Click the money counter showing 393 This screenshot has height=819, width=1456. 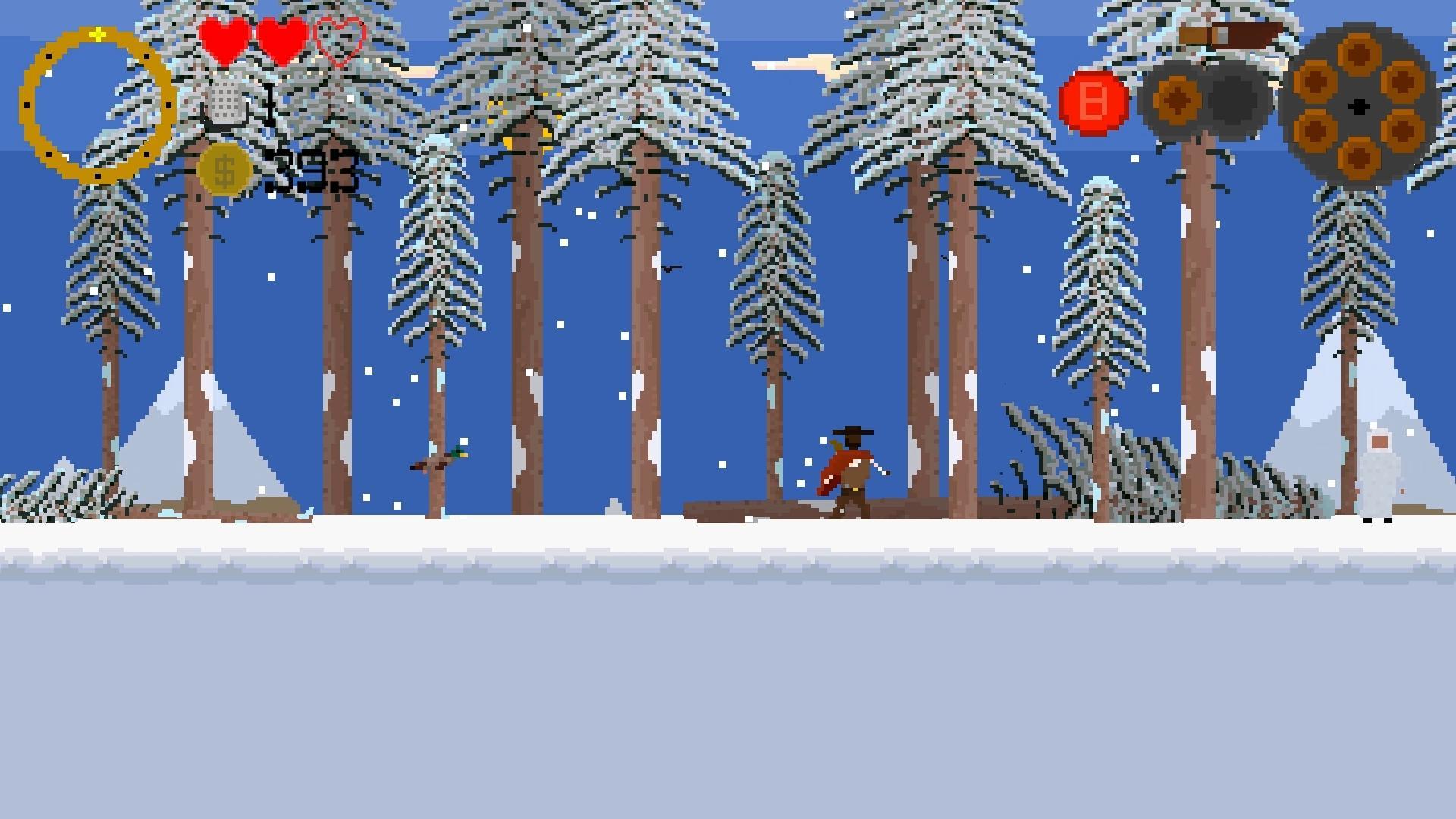pyautogui.click(x=311, y=168)
